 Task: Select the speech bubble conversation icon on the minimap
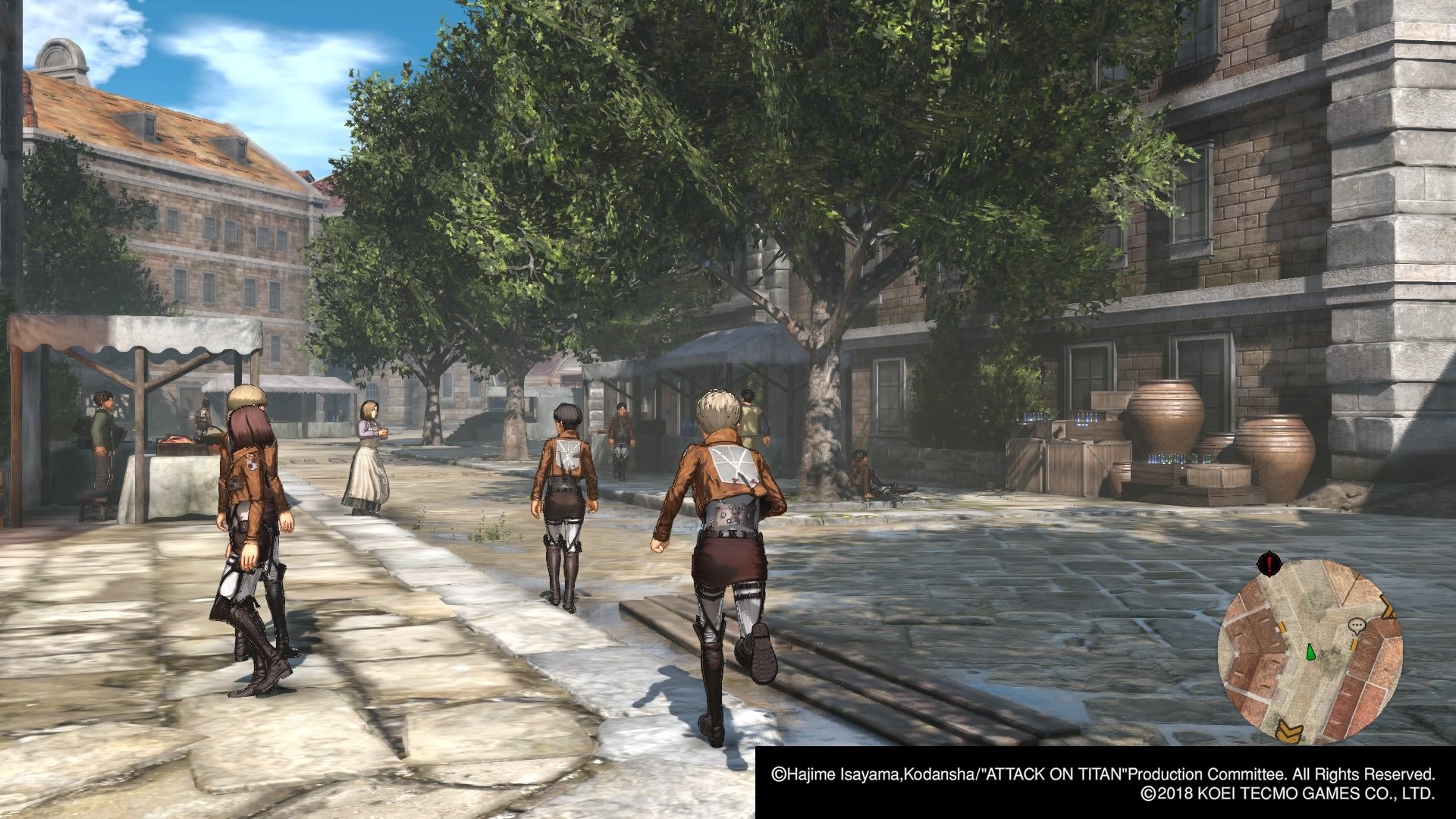[x=1357, y=626]
